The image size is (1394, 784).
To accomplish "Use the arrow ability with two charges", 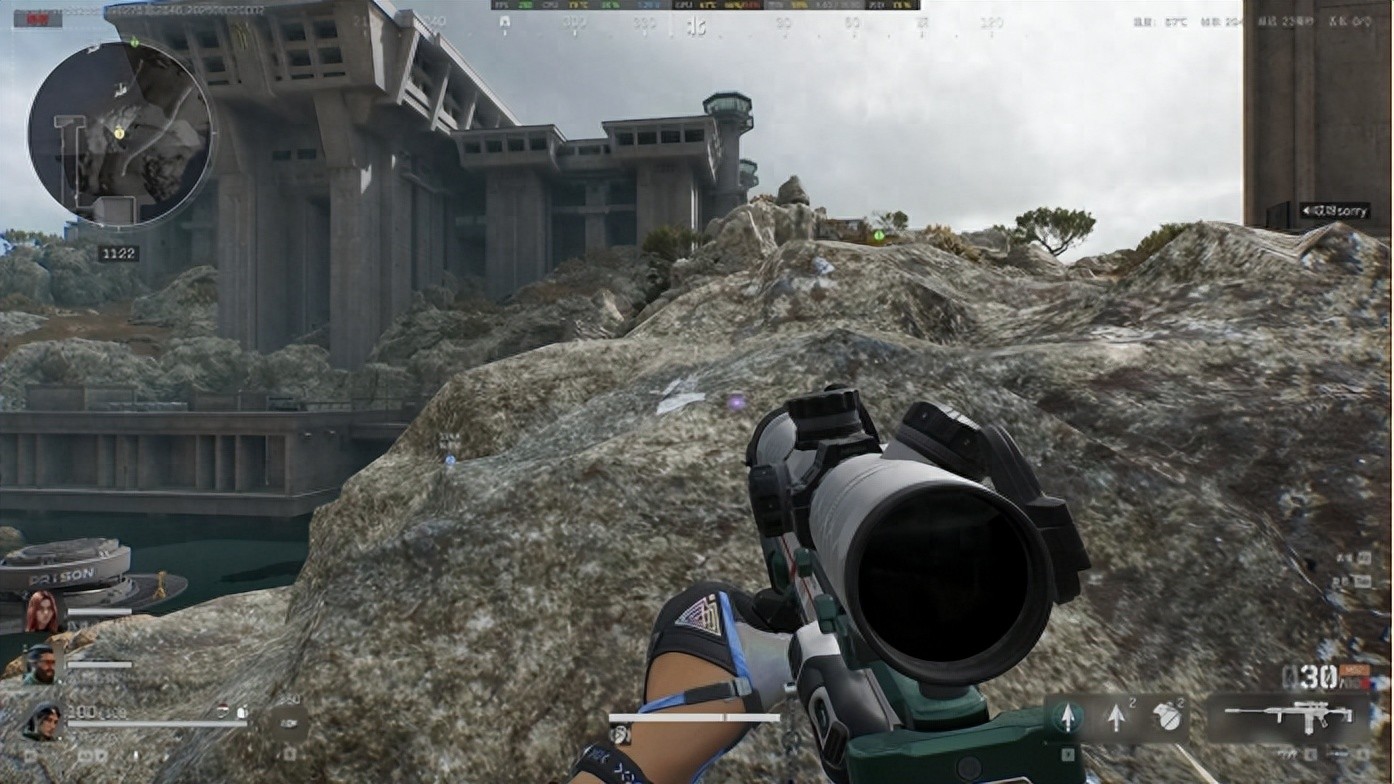I will pos(1117,717).
